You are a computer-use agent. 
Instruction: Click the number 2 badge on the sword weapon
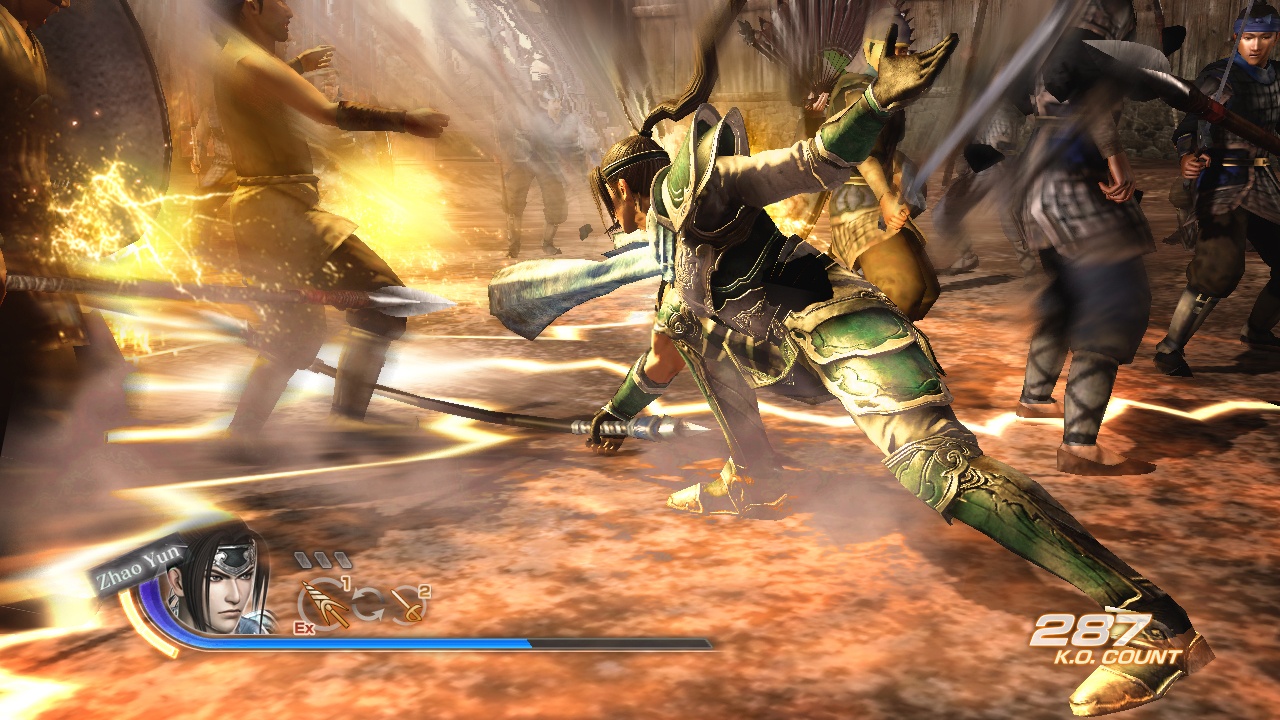(x=424, y=592)
